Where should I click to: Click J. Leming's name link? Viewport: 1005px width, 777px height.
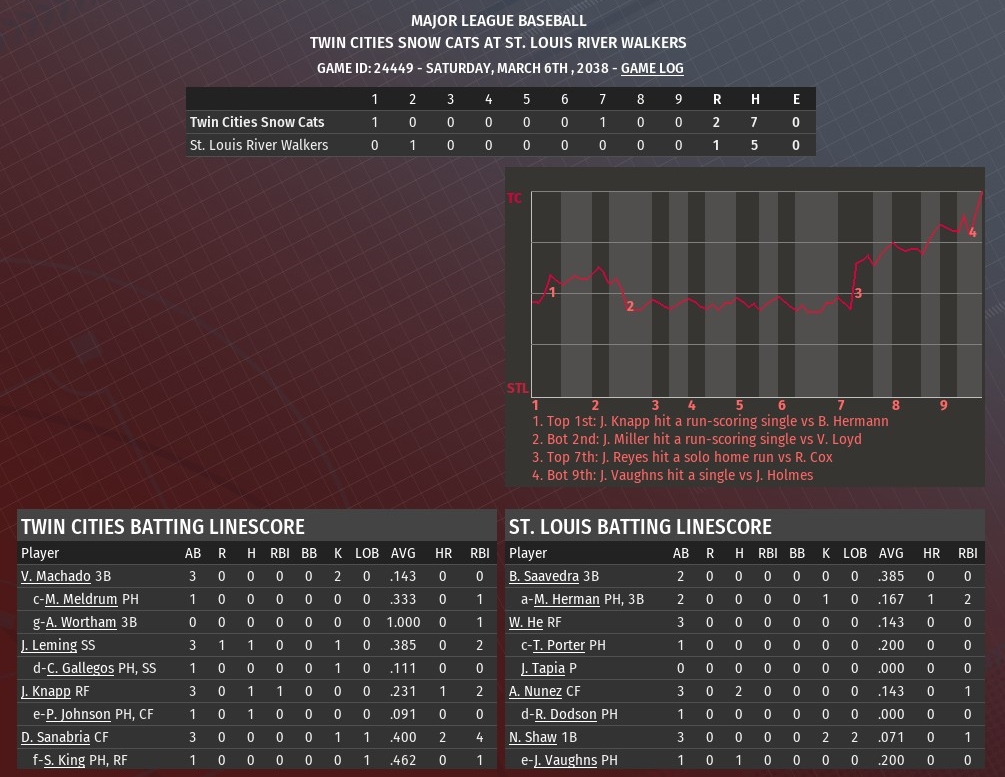(x=49, y=645)
